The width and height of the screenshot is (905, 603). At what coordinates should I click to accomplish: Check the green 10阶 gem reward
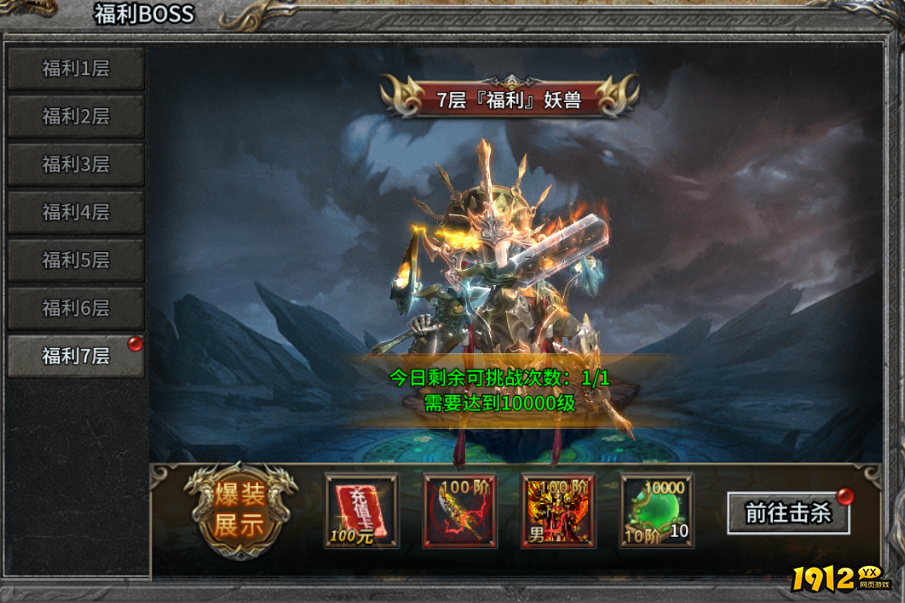[656, 511]
